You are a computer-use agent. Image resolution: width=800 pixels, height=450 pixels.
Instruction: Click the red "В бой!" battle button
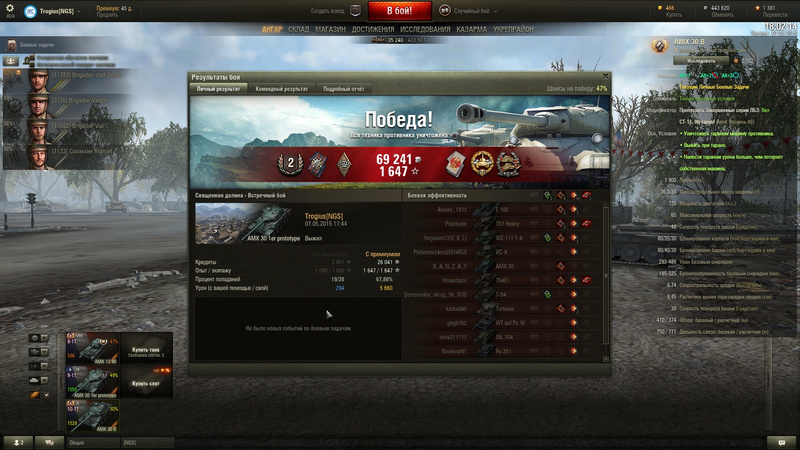tap(400, 11)
